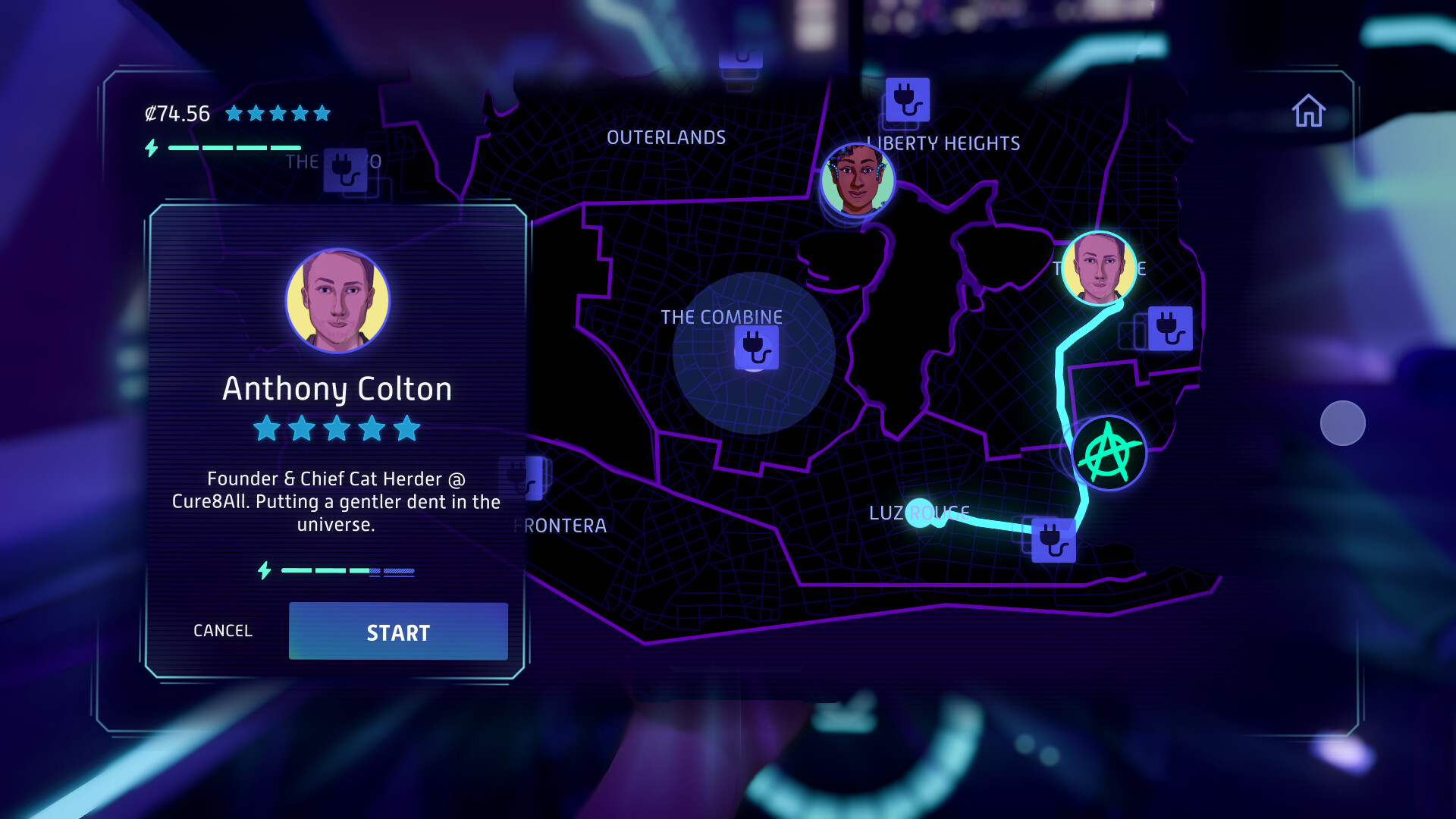
Task: Select the Liberty Heights passenger portrait on the map
Action: click(858, 180)
